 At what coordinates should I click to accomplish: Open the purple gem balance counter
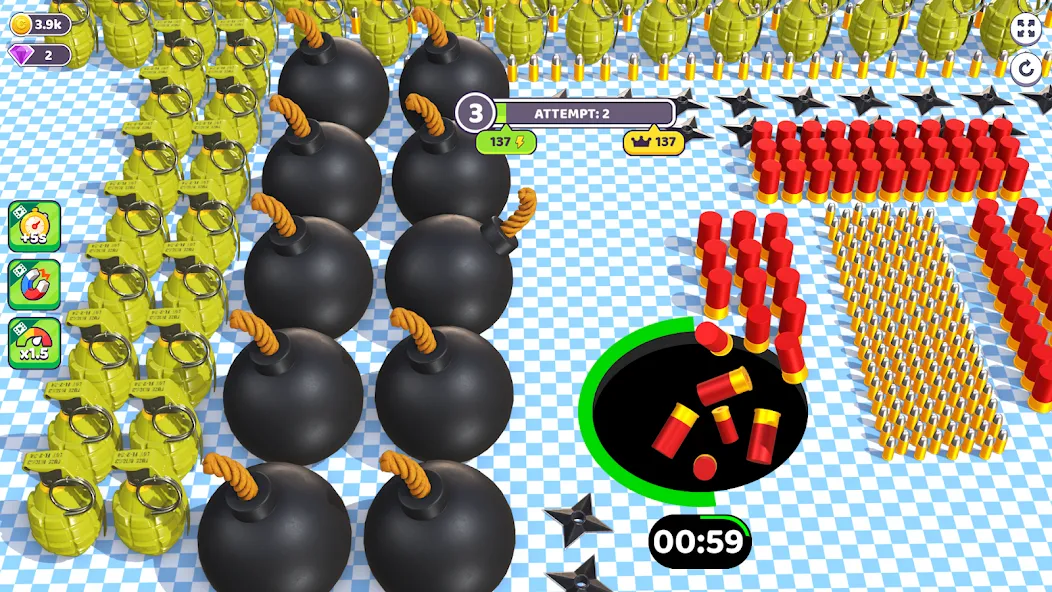[39, 55]
